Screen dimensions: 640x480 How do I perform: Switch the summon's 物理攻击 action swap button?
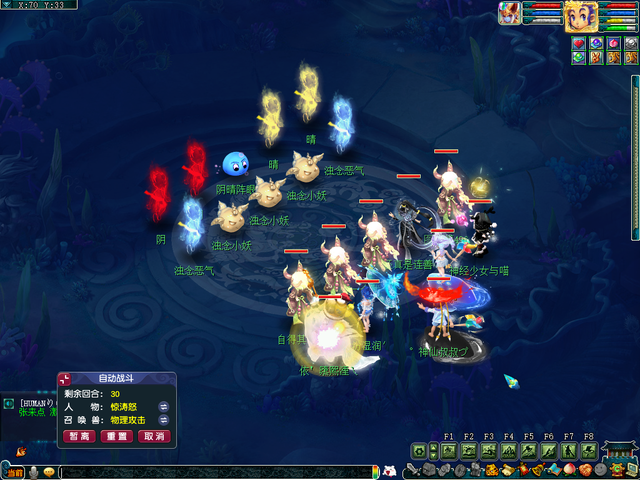click(x=164, y=420)
